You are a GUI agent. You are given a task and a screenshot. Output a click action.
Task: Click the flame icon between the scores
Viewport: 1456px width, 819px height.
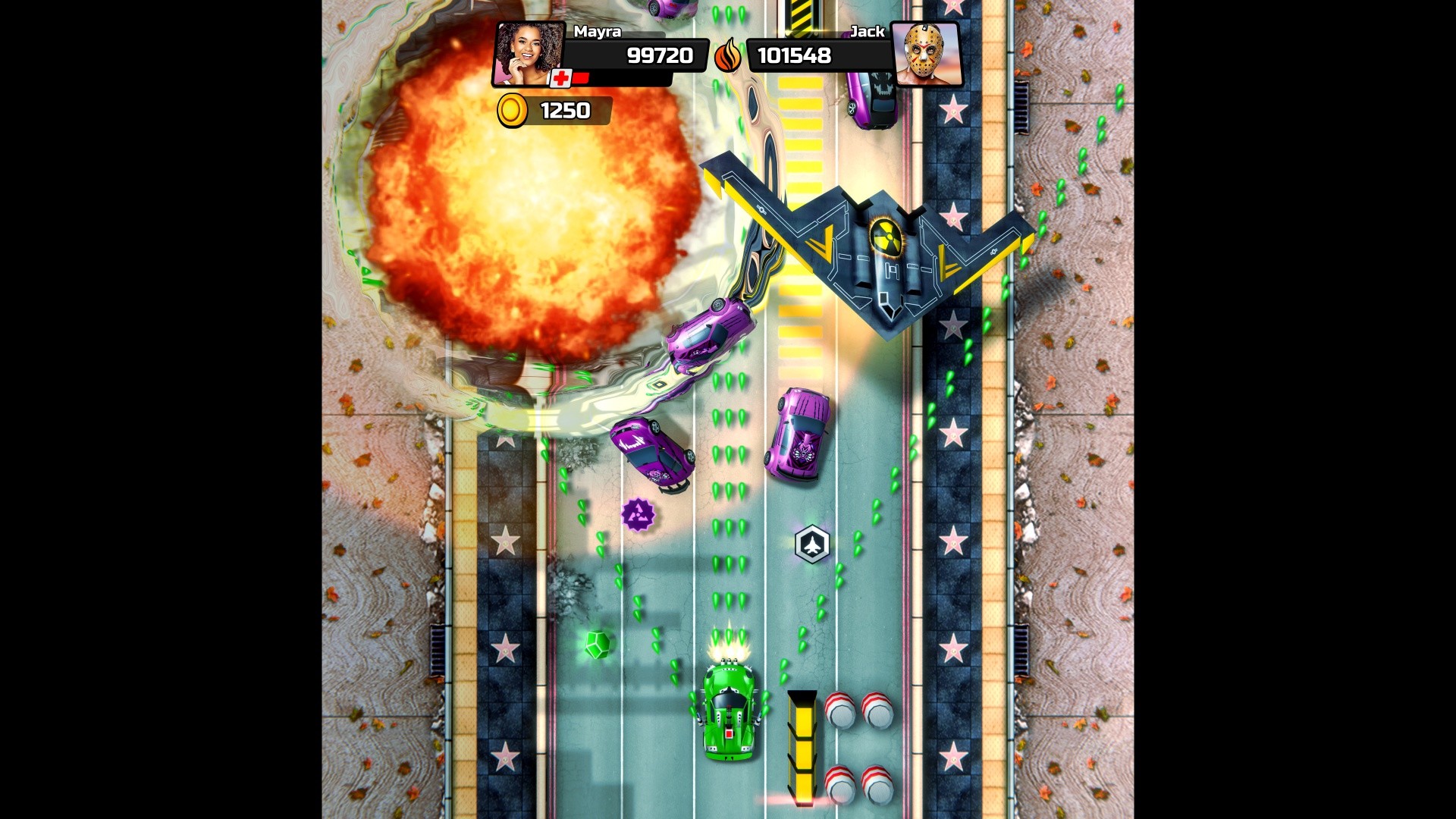(x=727, y=56)
